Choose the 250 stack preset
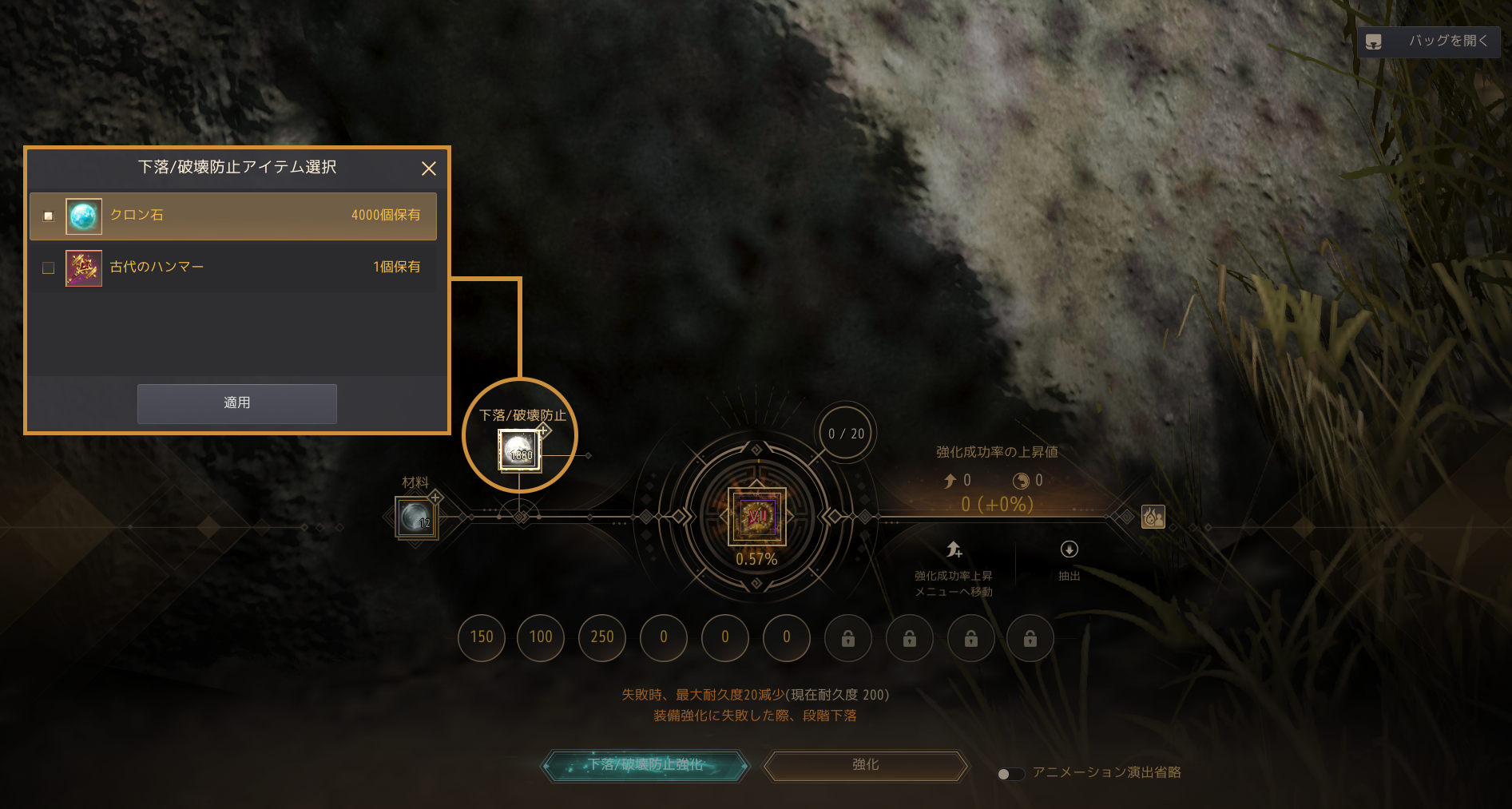Image resolution: width=1512 pixels, height=809 pixels. pyautogui.click(x=602, y=637)
